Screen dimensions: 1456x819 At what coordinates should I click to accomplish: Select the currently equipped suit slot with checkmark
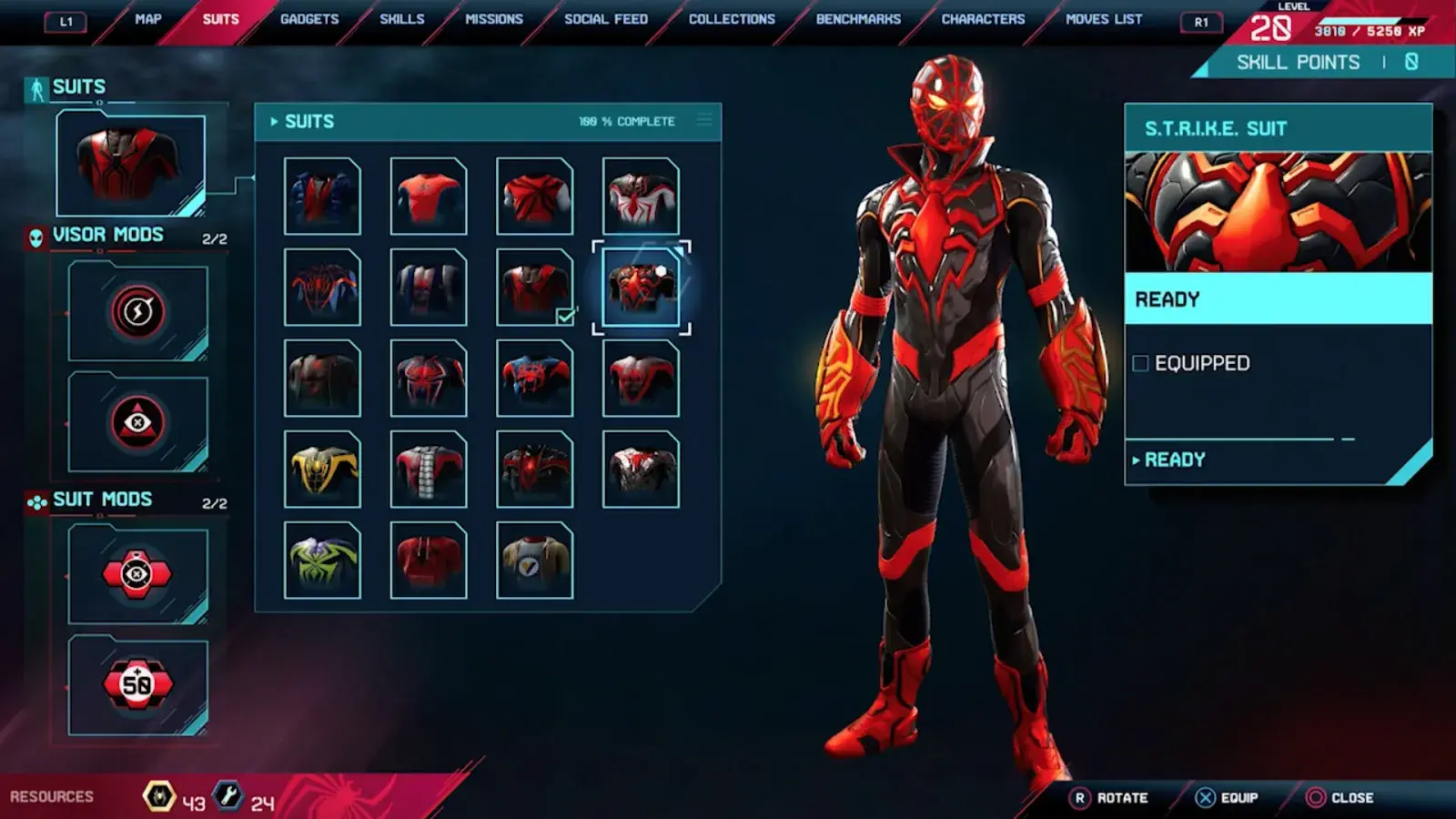tap(535, 288)
